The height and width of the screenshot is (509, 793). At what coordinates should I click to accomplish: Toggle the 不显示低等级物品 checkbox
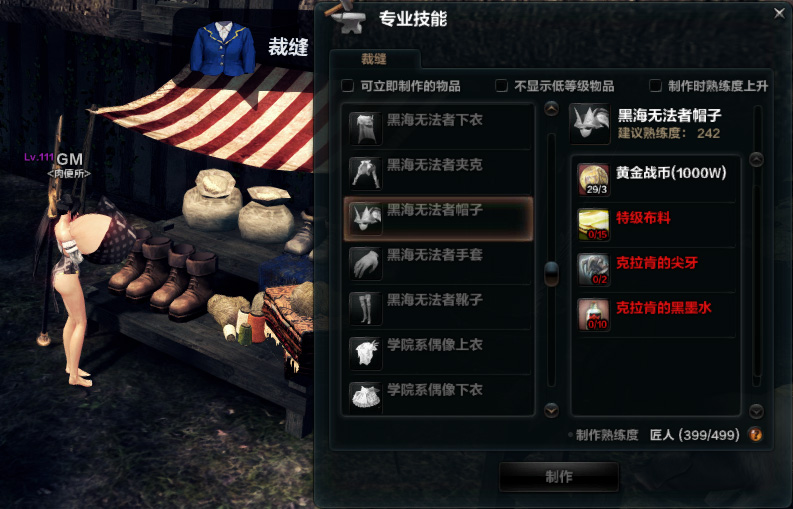tap(502, 86)
